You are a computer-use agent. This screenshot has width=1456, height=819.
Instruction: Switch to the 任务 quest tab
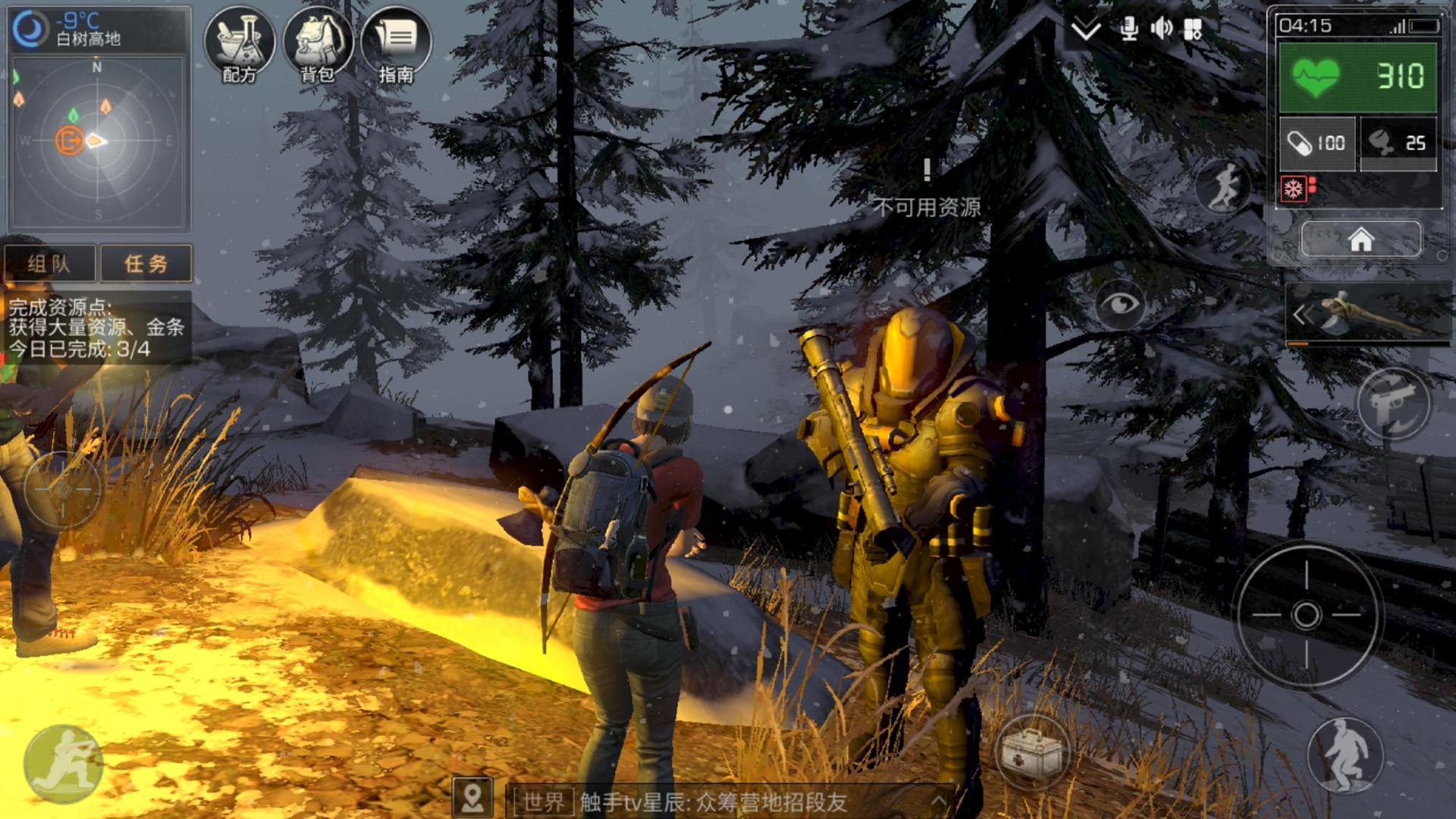tap(146, 263)
